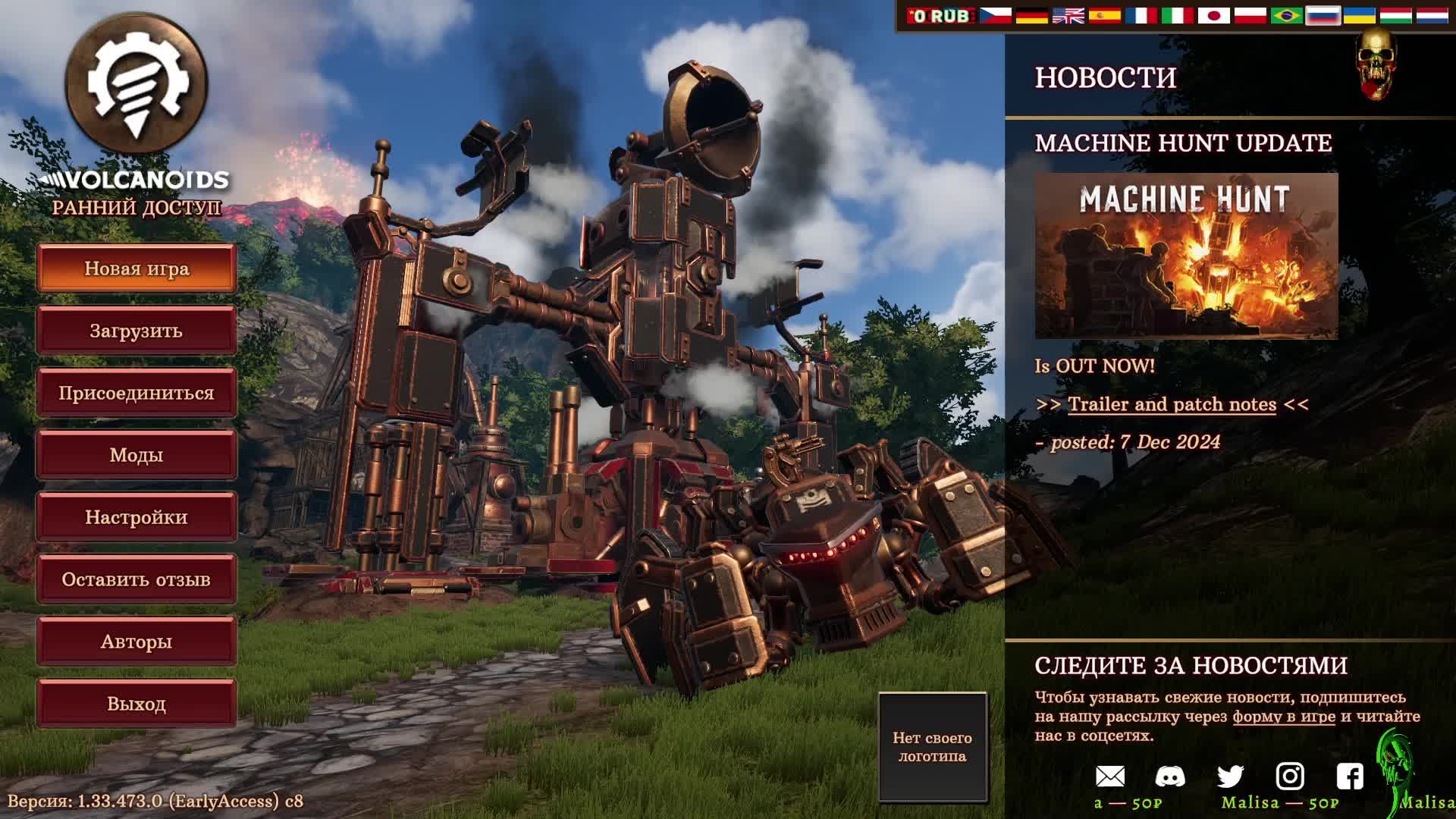The image size is (1456, 819).
Task: Open the Instagram social icon
Action: tap(1290, 776)
